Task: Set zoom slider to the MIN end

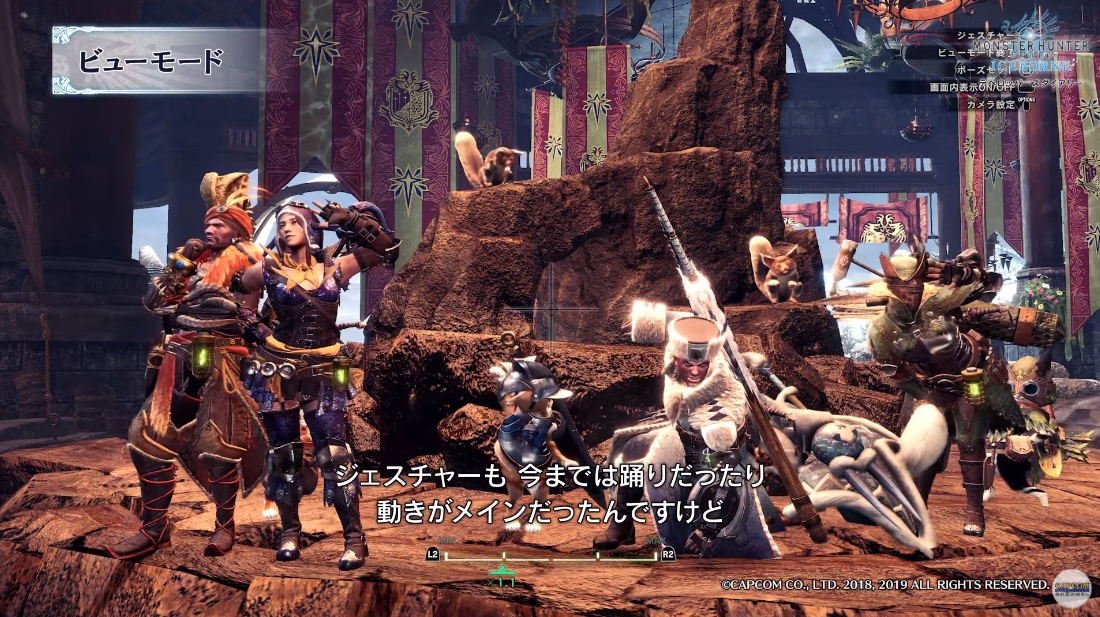Action: [x=446, y=553]
